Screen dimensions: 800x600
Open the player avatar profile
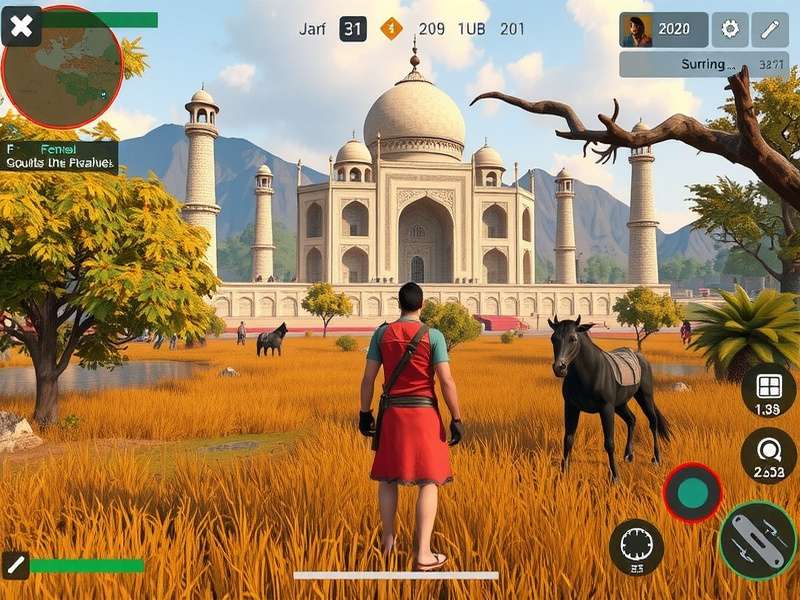pyautogui.click(x=637, y=30)
